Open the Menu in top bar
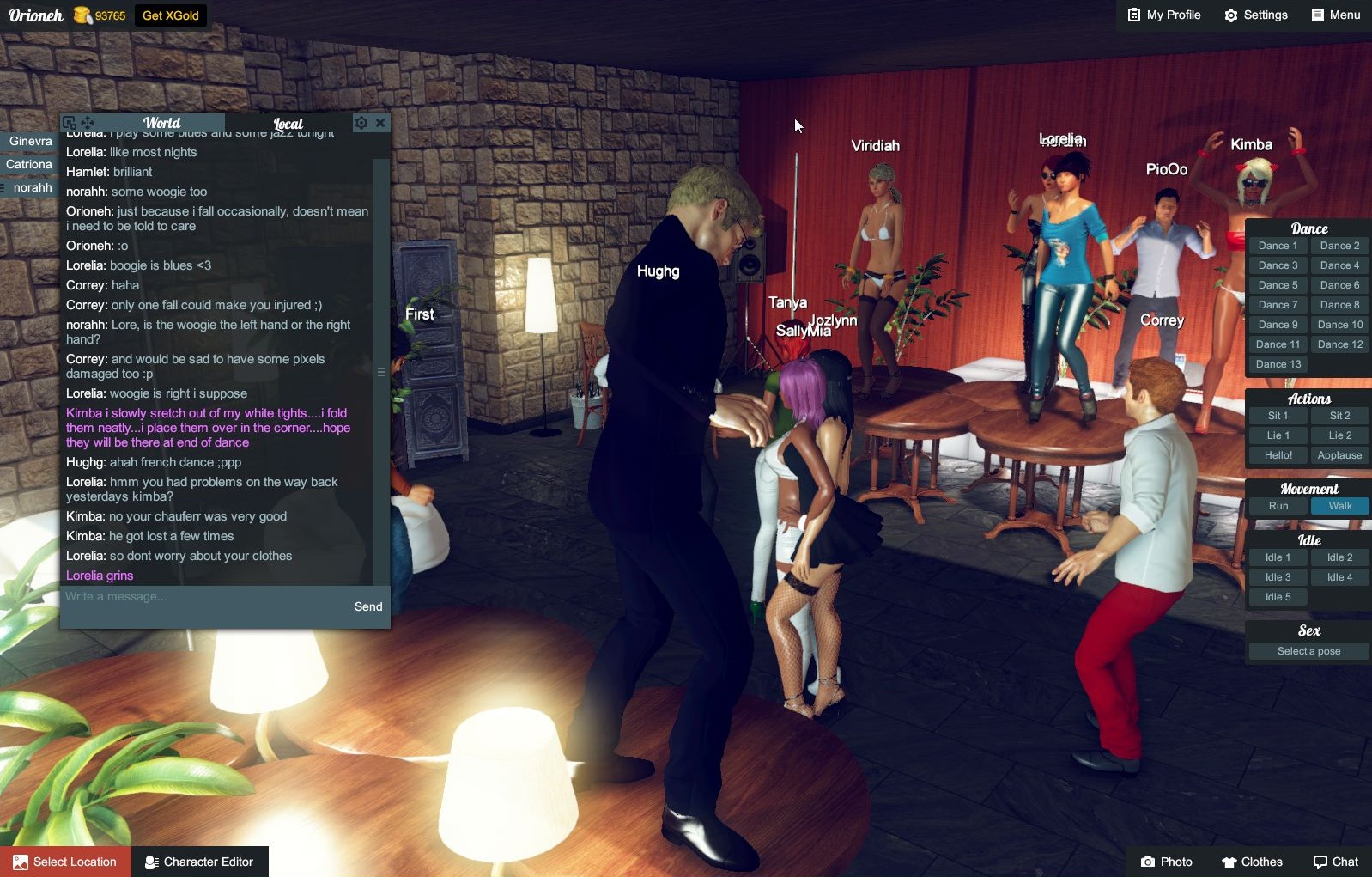Image resolution: width=1372 pixels, height=877 pixels. 1335,15
